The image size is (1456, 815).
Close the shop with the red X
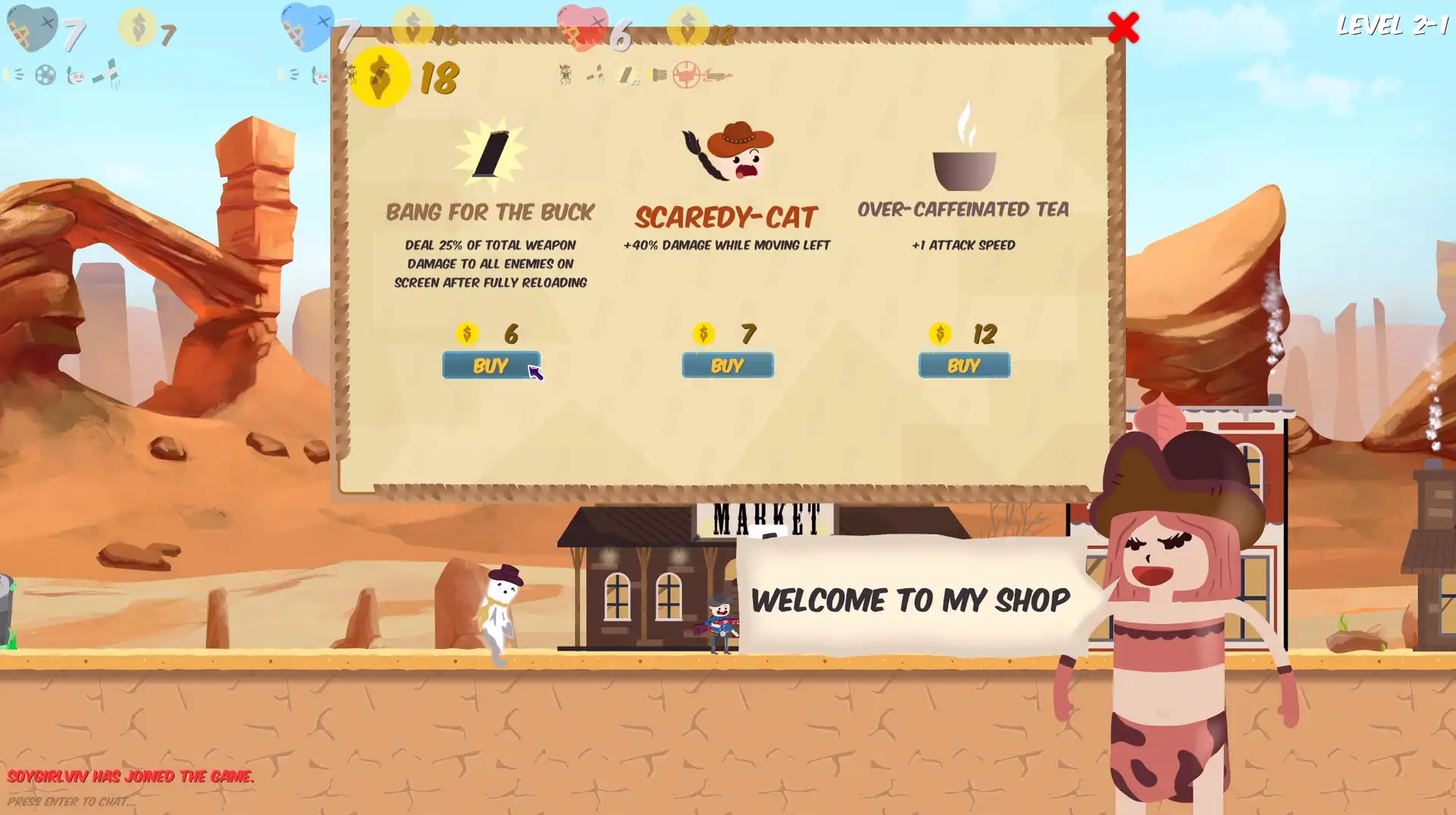[1125, 27]
